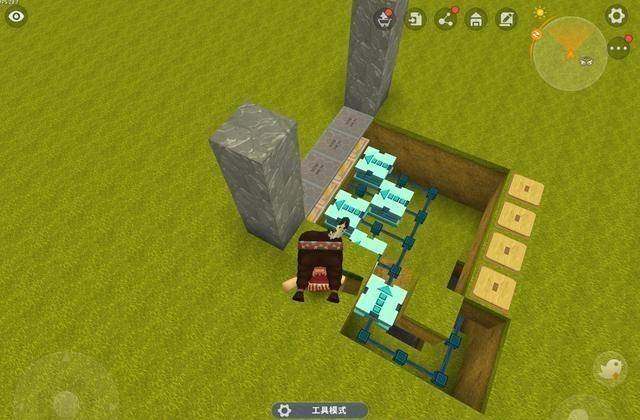The image size is (640, 420).
Task: Open the 工具模式 tool mode bar
Action: coord(319,410)
